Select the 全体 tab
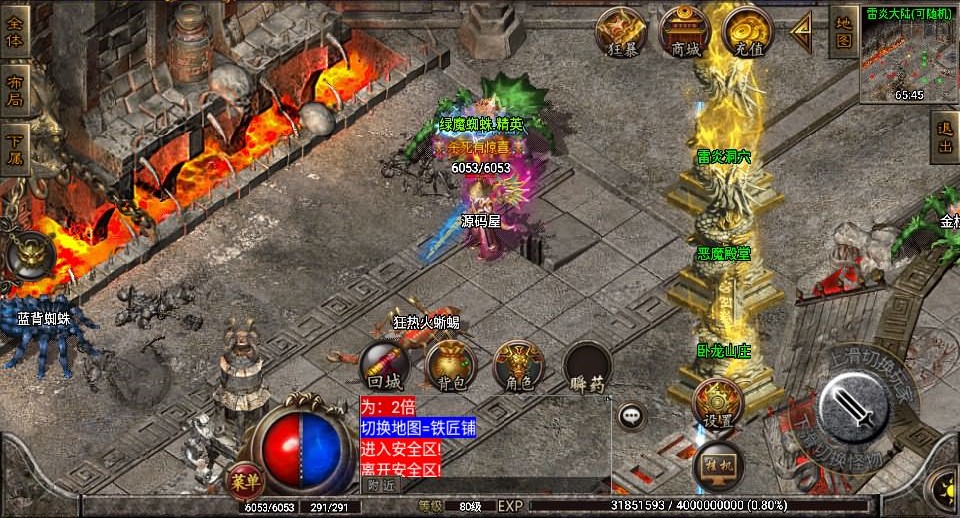This screenshot has height=518, width=960. tap(14, 29)
